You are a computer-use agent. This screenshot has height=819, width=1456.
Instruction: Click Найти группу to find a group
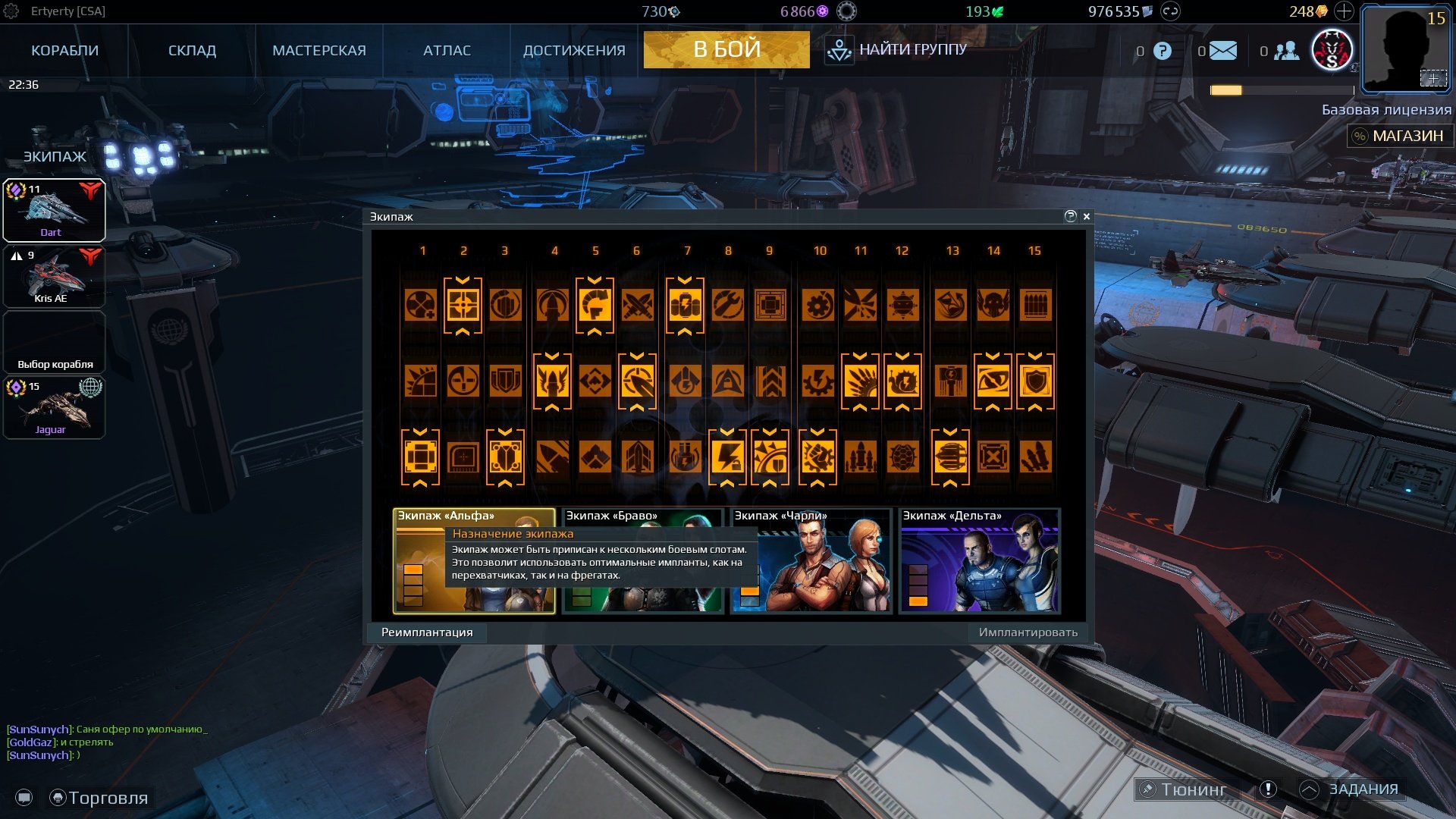point(897,50)
